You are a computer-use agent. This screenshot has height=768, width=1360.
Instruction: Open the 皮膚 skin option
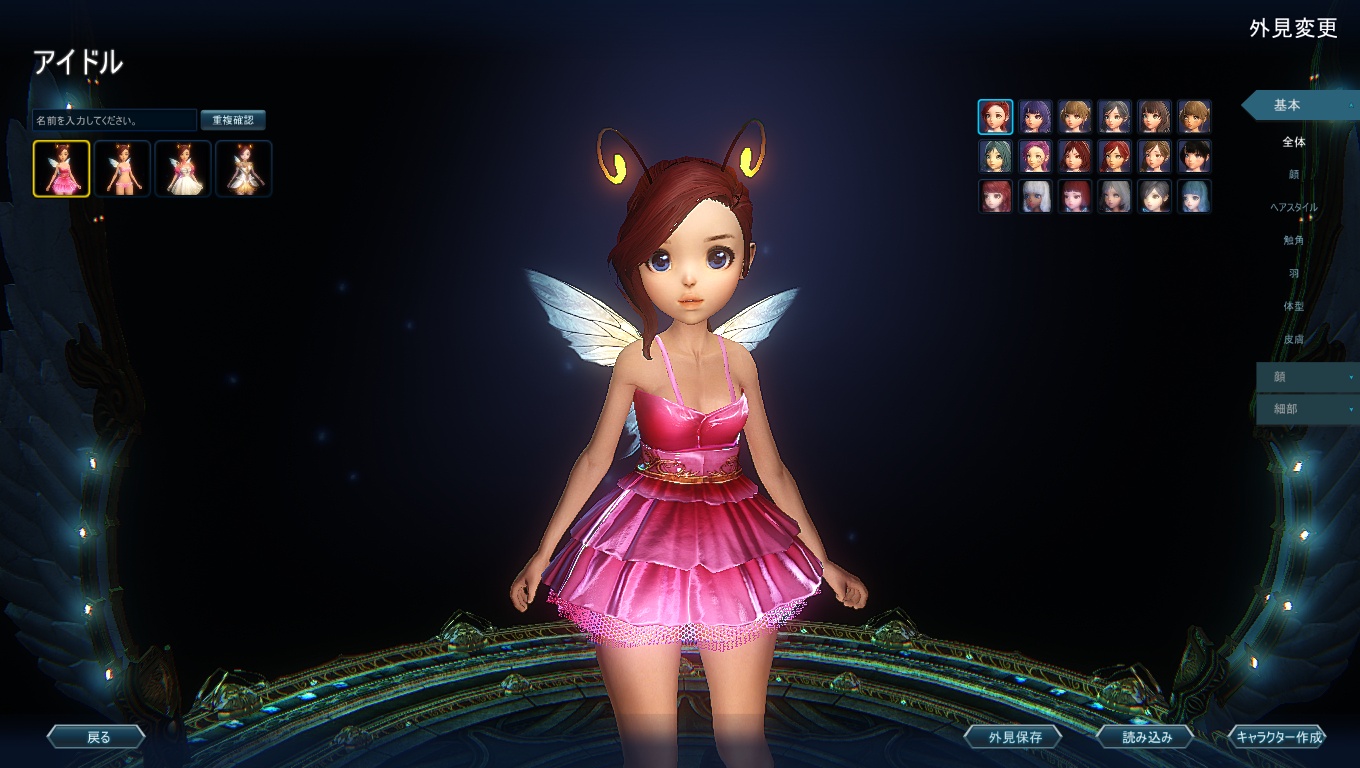1294,339
